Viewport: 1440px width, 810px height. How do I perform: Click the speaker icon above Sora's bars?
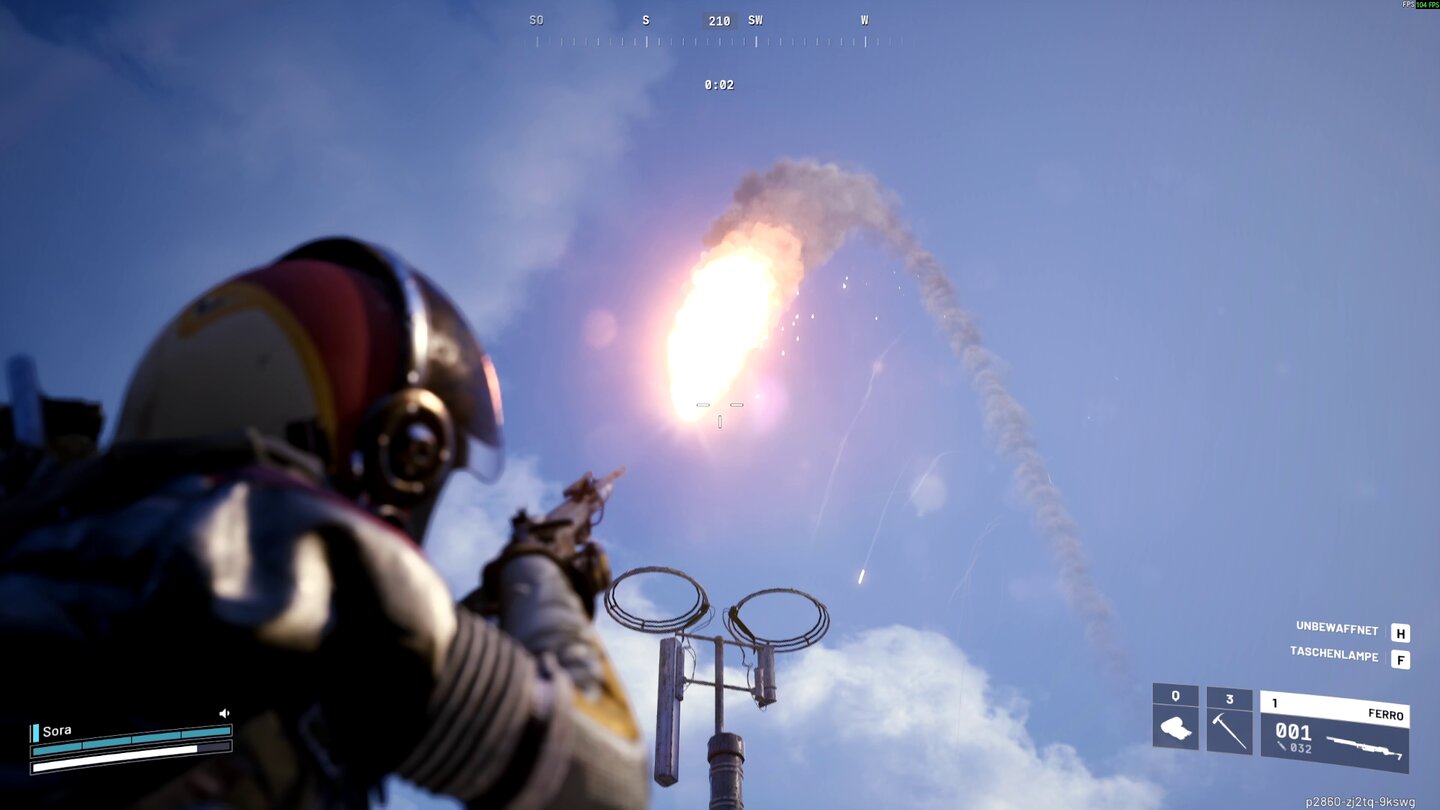pyautogui.click(x=224, y=713)
